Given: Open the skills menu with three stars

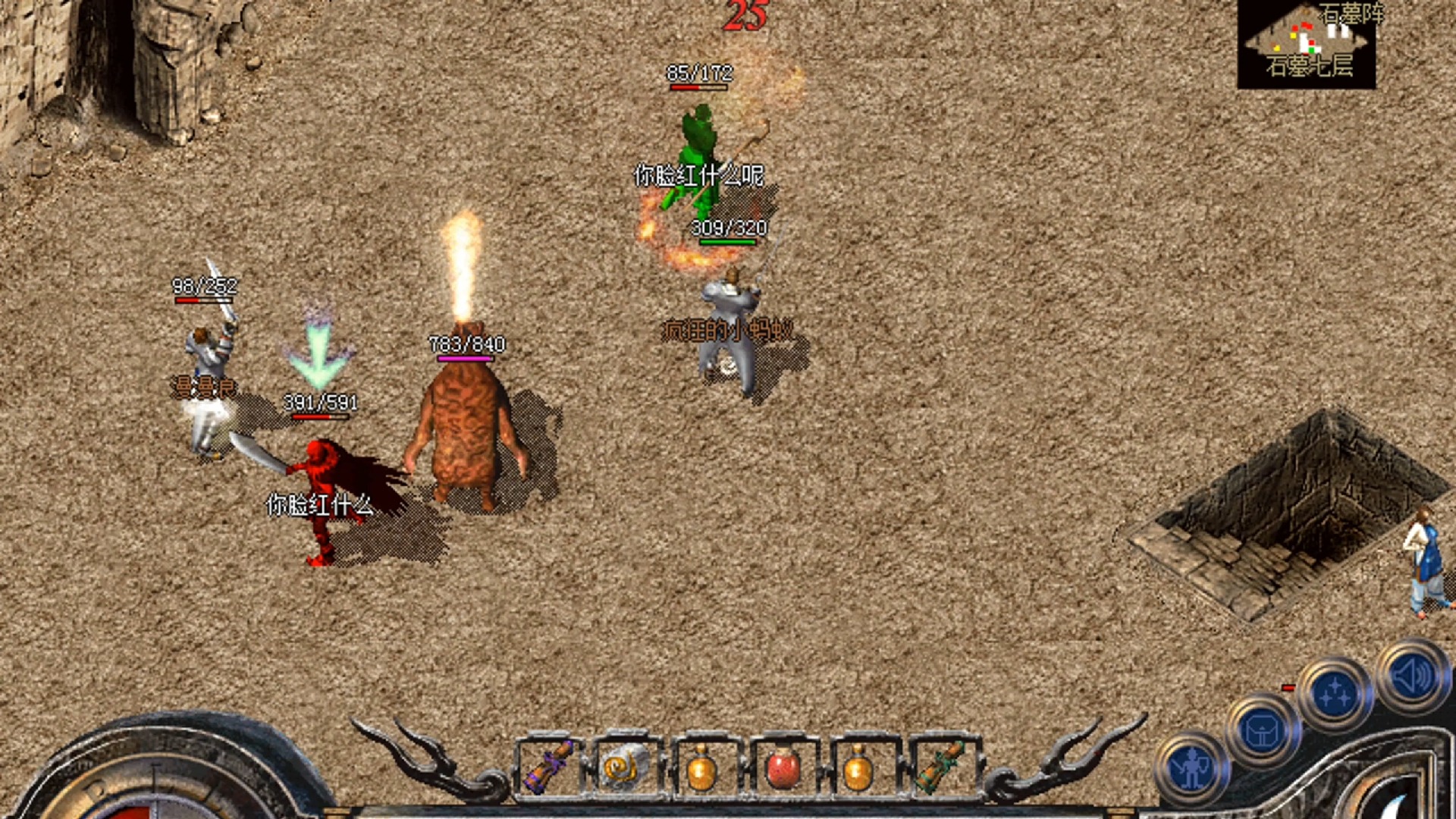Looking at the screenshot, I should [x=1335, y=694].
